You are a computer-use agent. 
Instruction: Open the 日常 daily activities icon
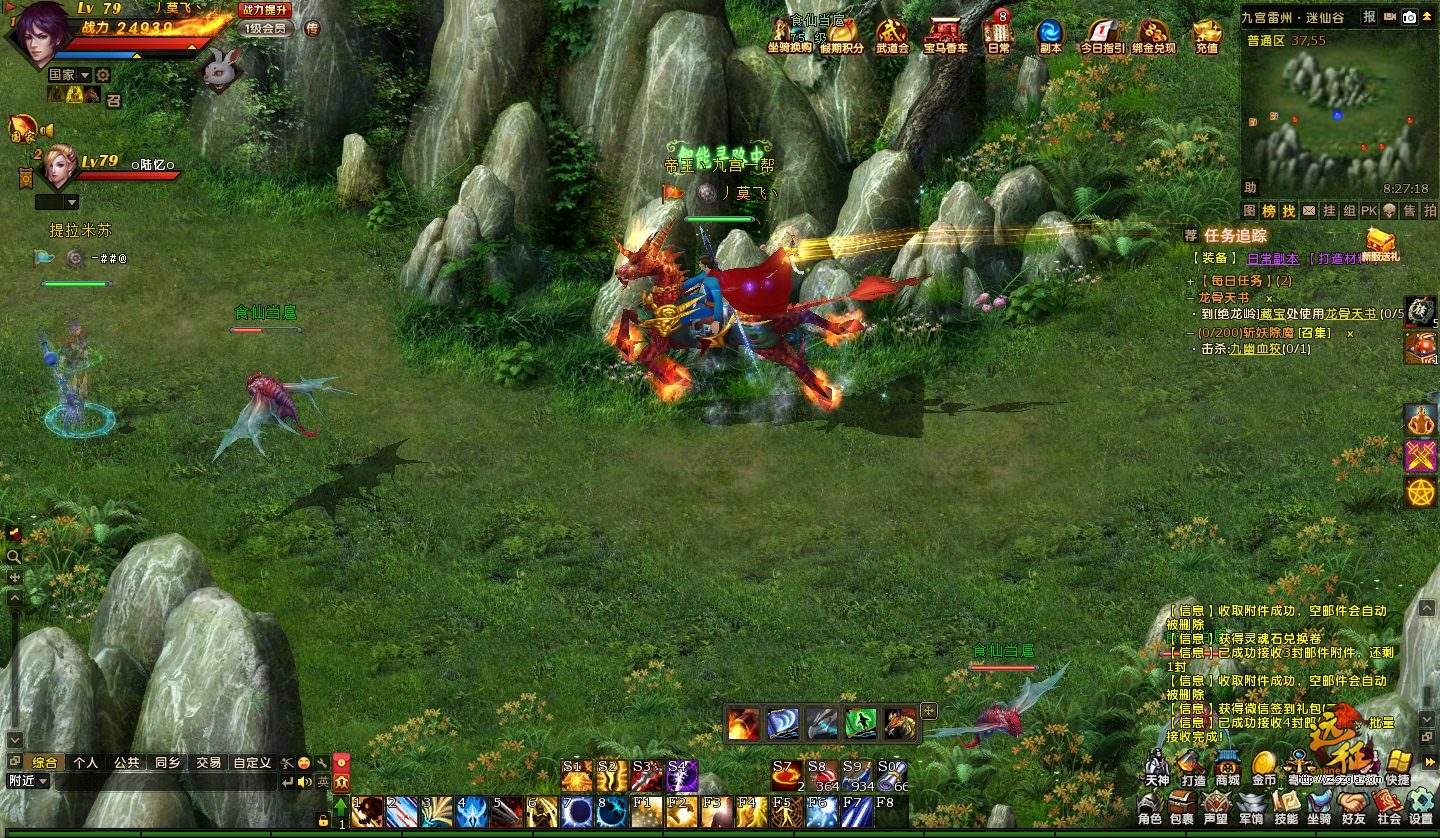[x=998, y=36]
